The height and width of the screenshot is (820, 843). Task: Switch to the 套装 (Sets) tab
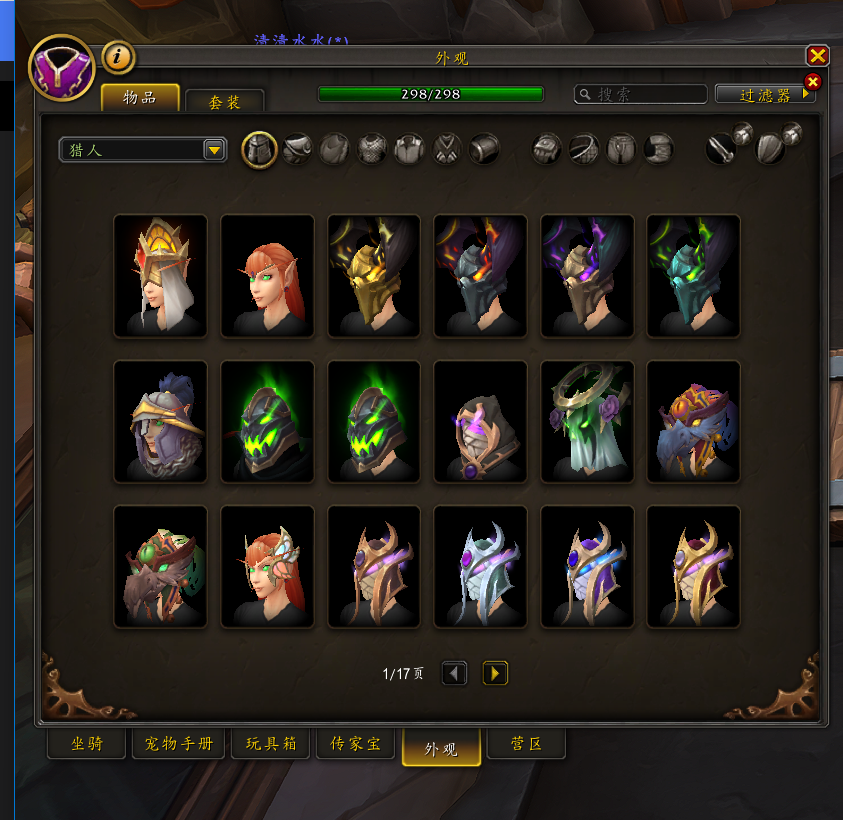[x=224, y=101]
